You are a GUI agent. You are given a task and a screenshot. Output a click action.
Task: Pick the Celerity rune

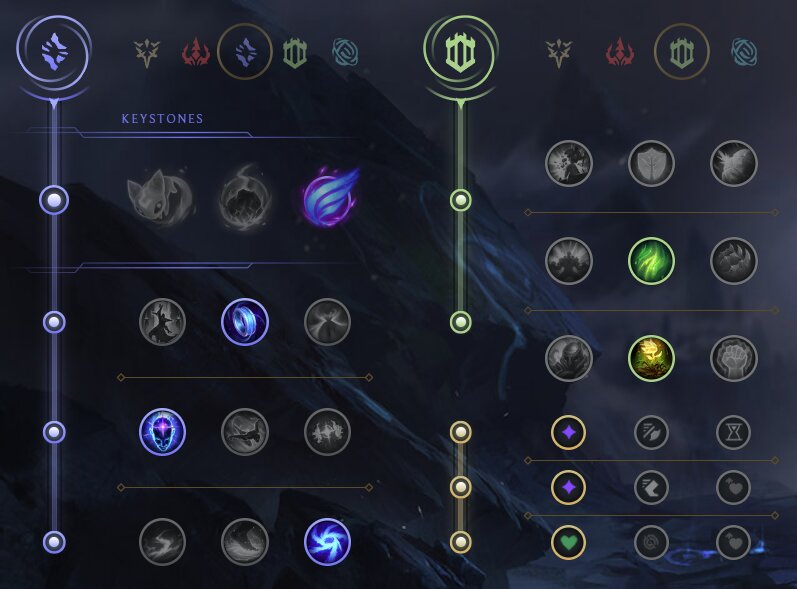[244, 432]
